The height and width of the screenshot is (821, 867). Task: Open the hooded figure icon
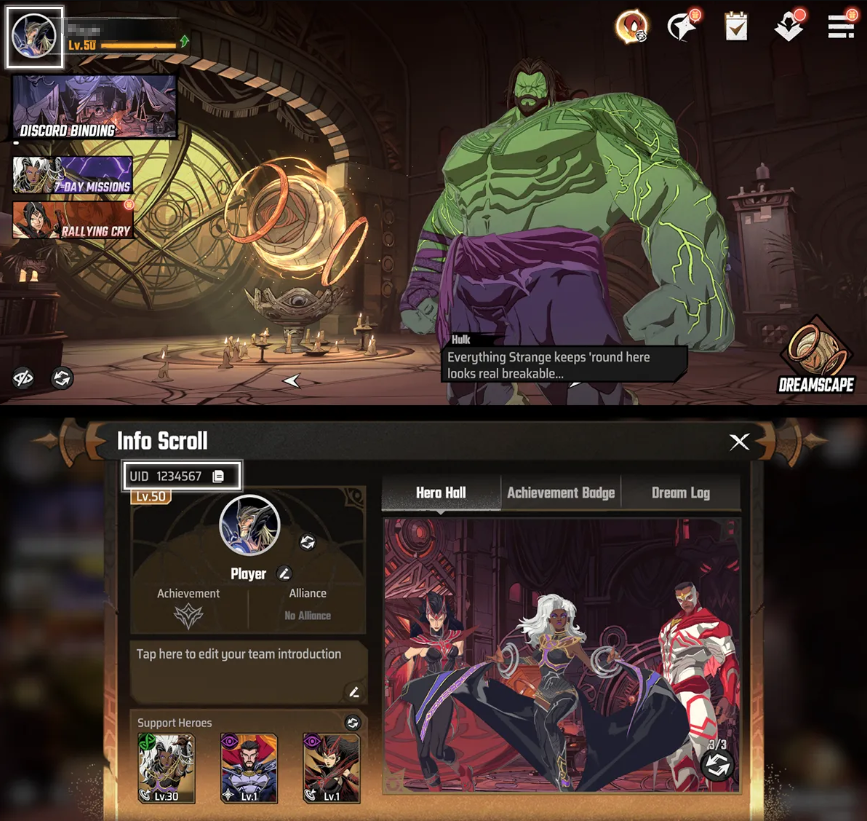coord(789,27)
